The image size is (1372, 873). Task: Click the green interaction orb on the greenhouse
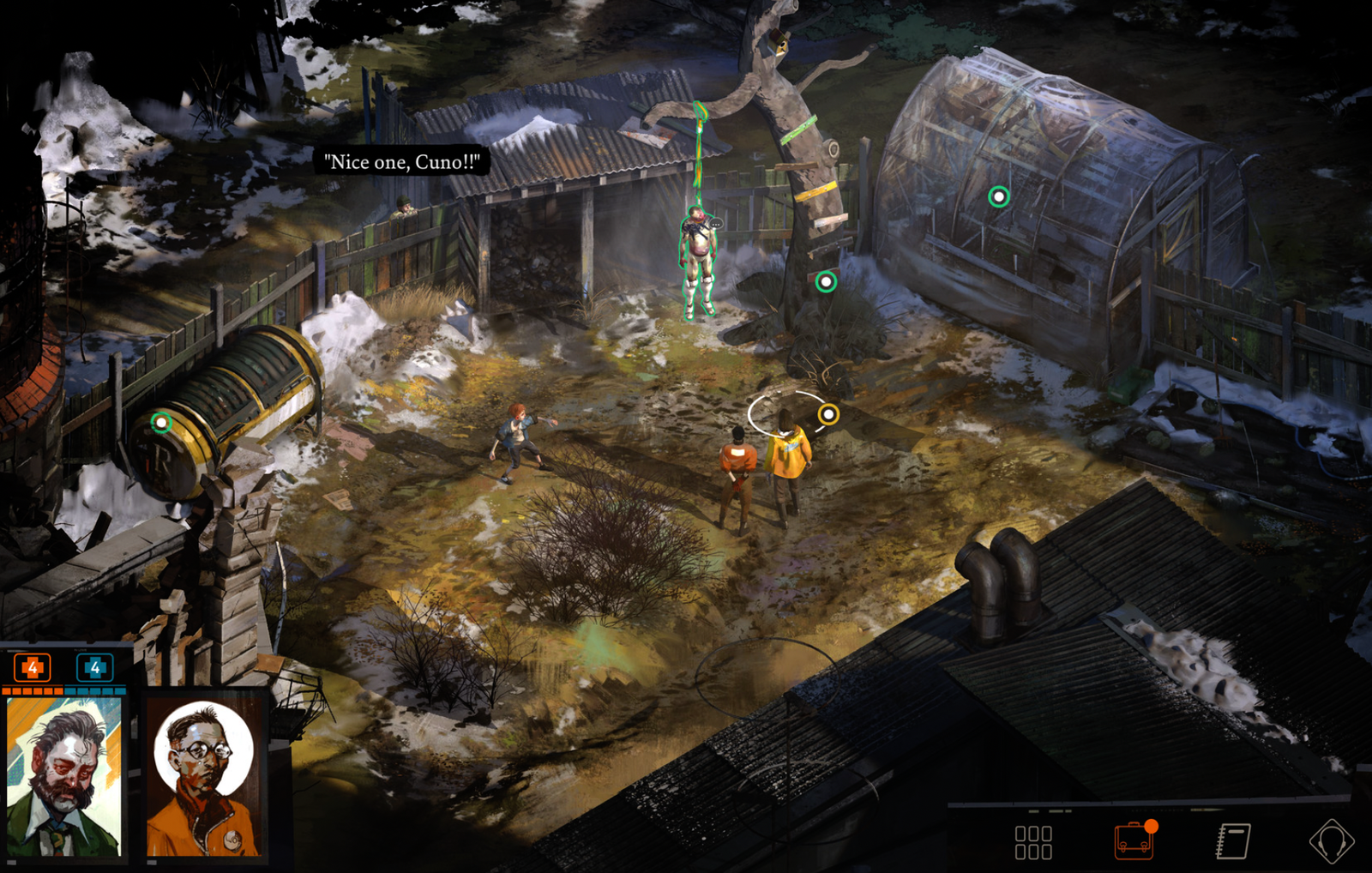click(x=998, y=197)
